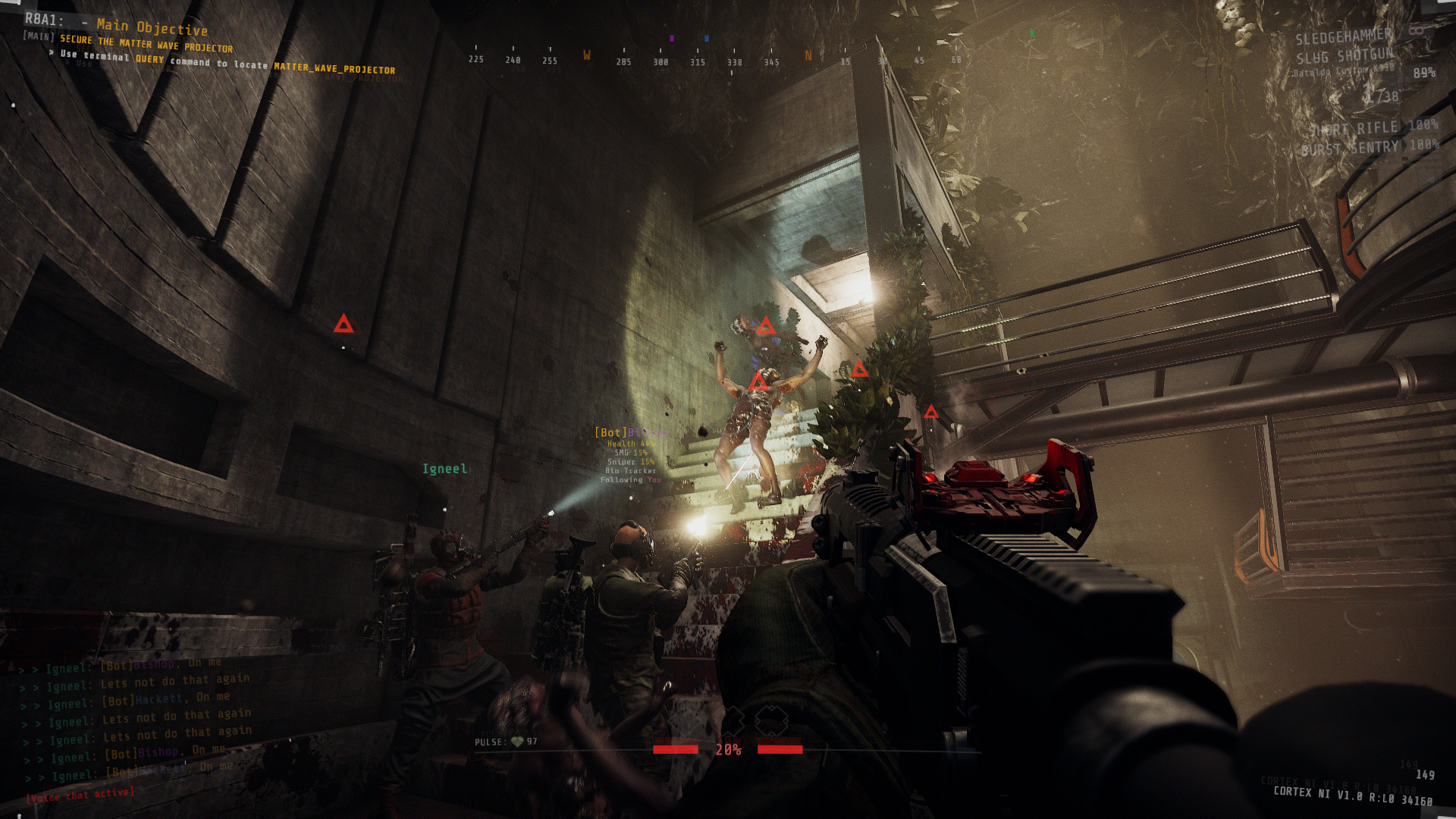Click teammate name tag Igneel
The image size is (1456, 819).
444,469
